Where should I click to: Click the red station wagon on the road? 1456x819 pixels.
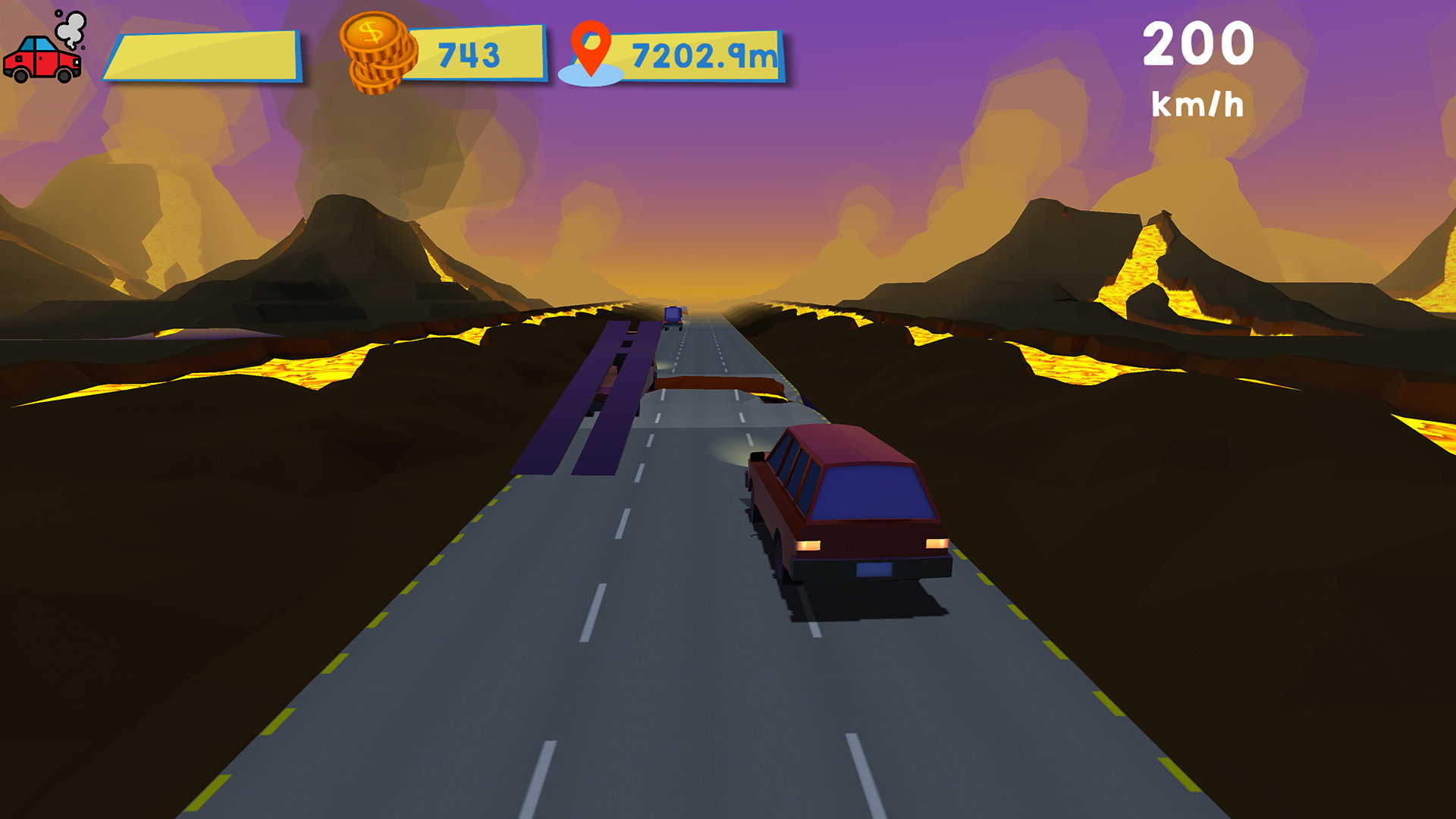[x=842, y=500]
